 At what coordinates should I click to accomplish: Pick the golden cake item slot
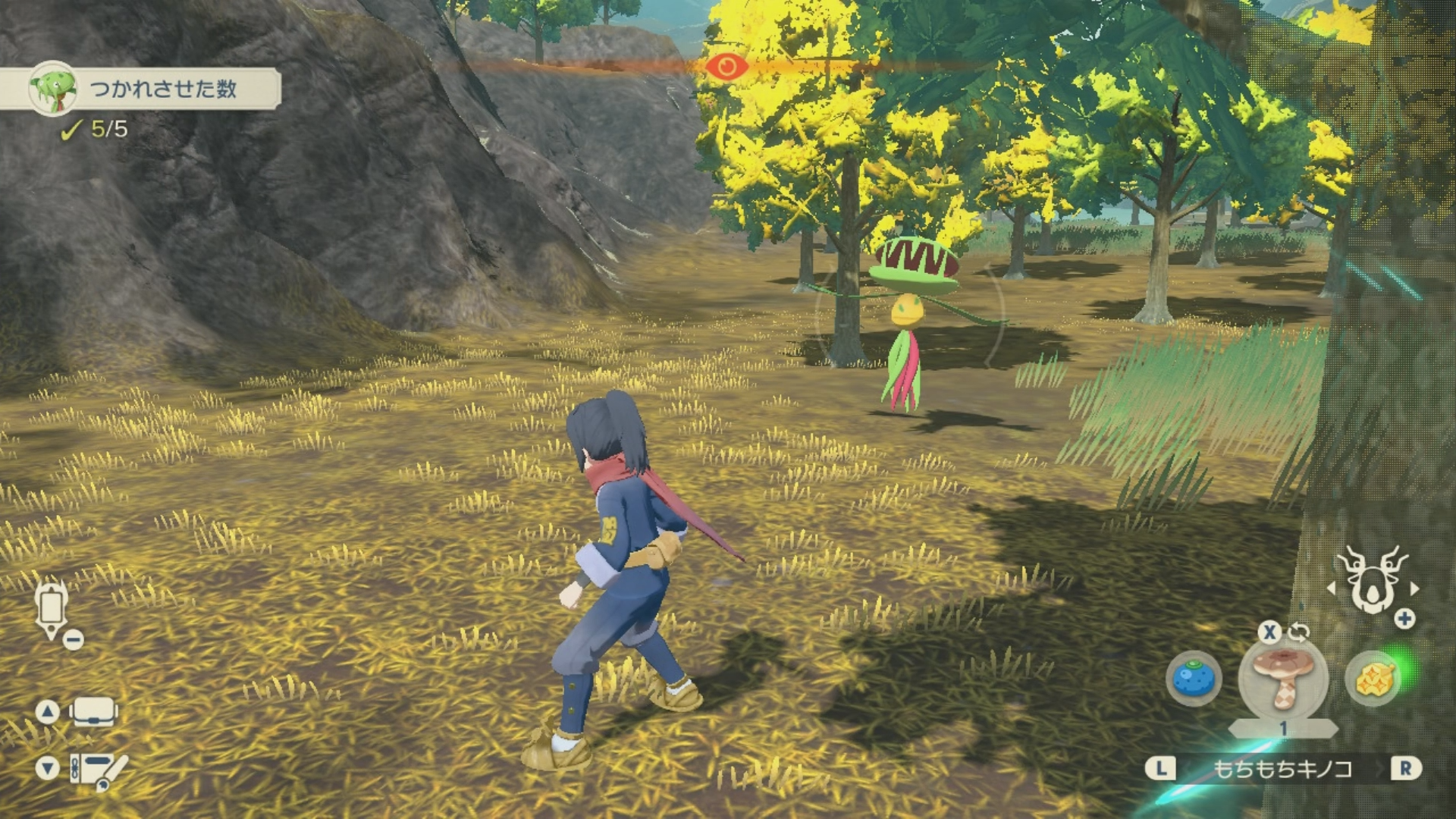[1371, 679]
